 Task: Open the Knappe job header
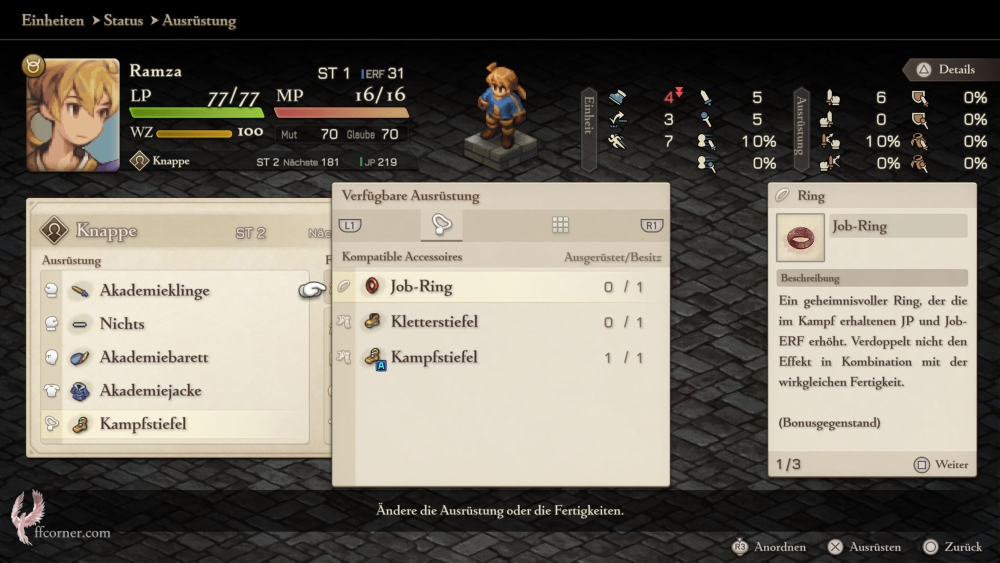[x=105, y=232]
